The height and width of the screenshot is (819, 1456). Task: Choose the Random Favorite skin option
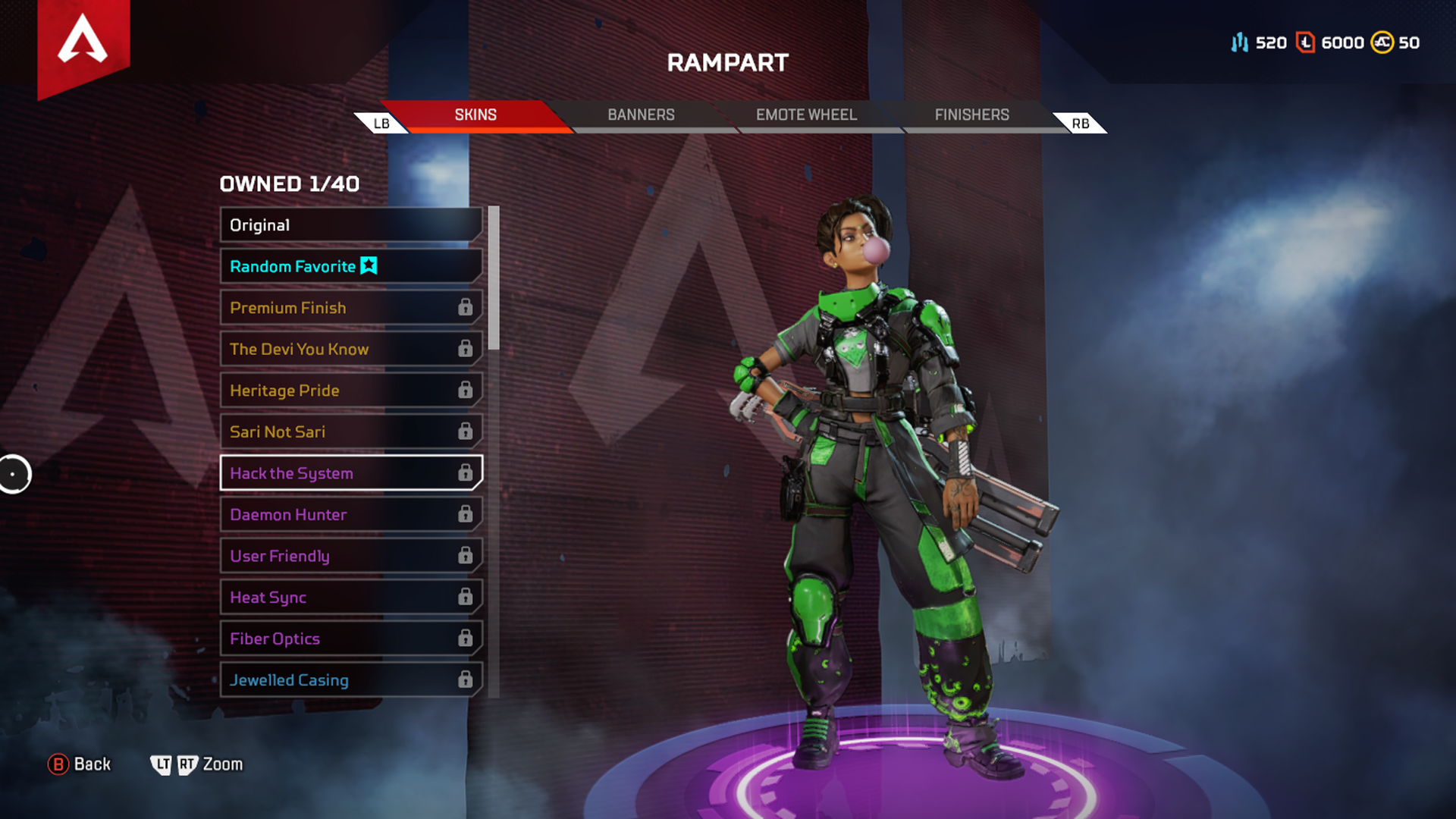coord(351,267)
